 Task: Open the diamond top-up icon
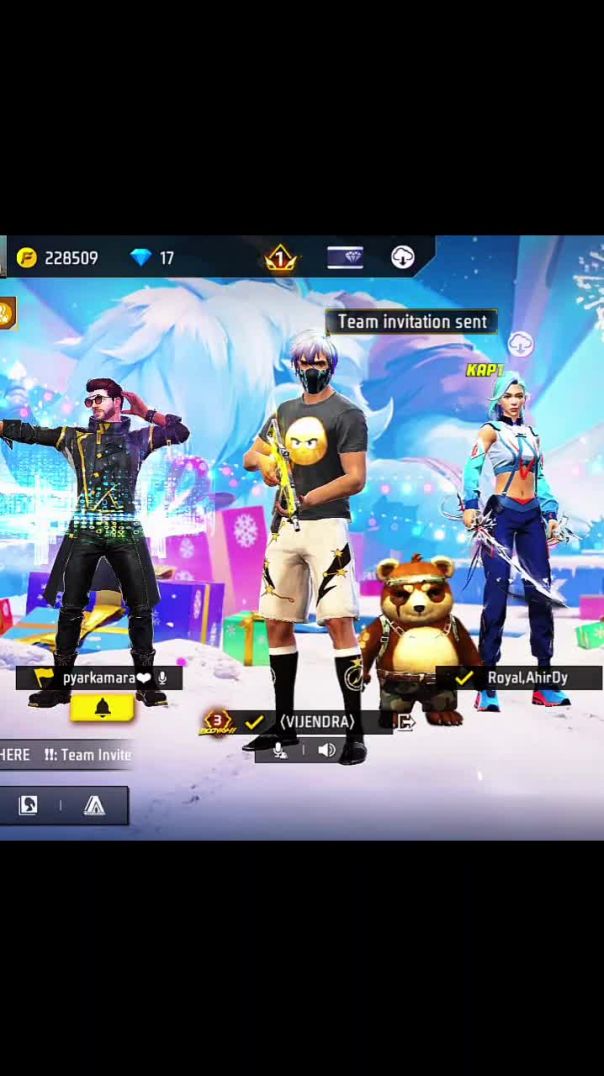(141, 258)
